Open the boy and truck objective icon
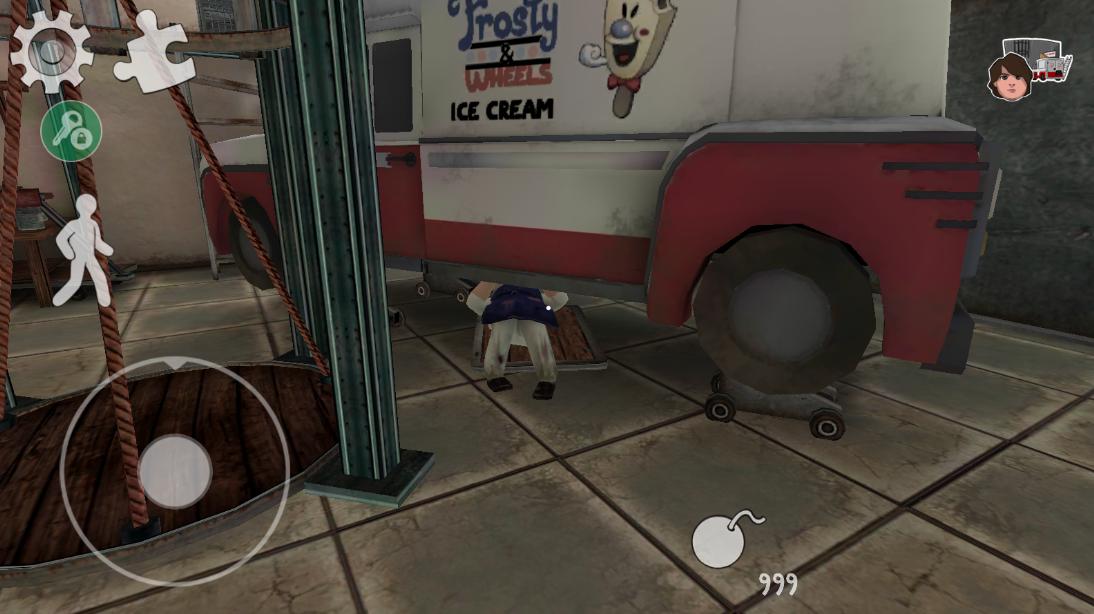The height and width of the screenshot is (614, 1094). 1035,67
